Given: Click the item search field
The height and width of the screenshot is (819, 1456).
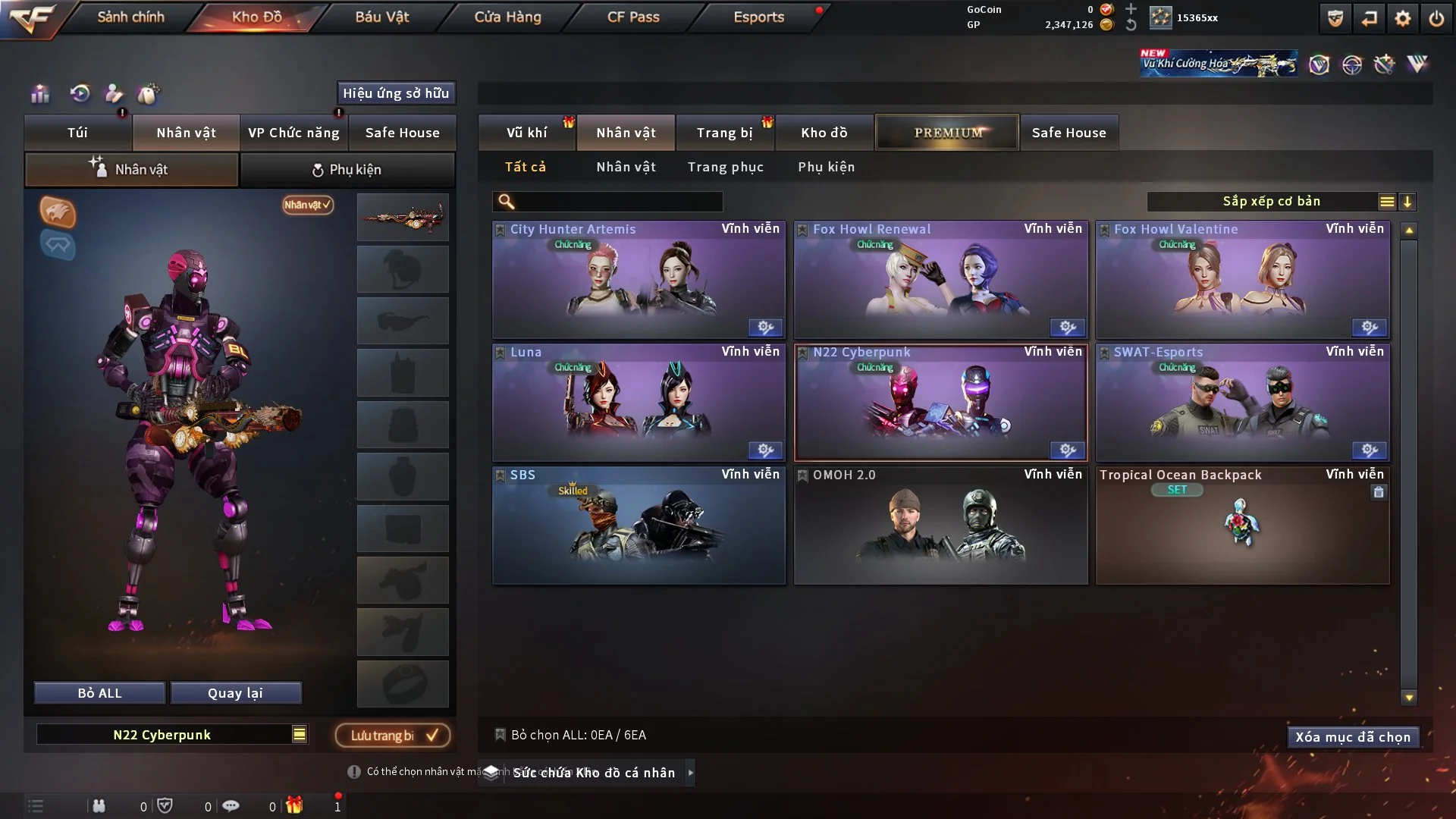Looking at the screenshot, I should [618, 202].
